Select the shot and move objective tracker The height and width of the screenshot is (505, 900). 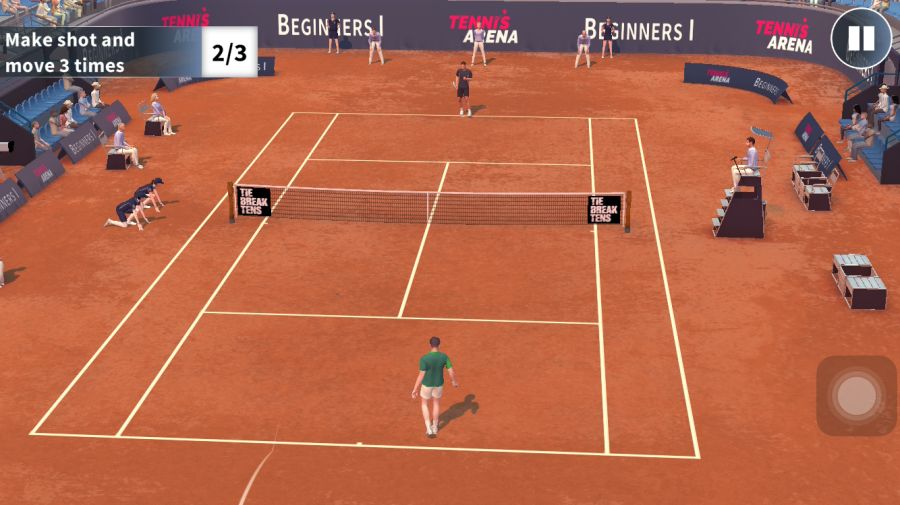click(x=128, y=53)
